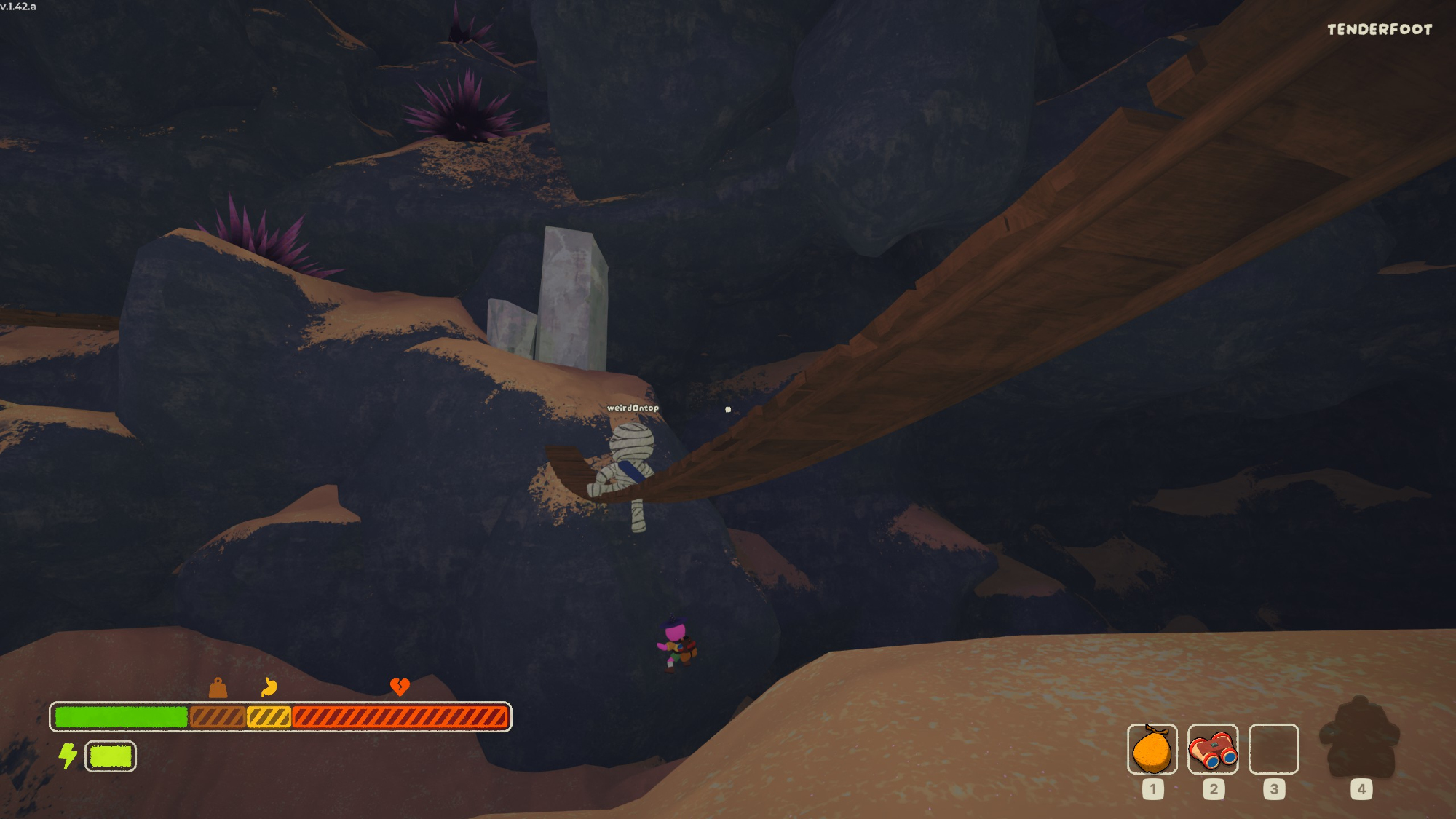Select the backpack silhouette slot
The width and height of the screenshot is (1456, 819).
[1360, 738]
